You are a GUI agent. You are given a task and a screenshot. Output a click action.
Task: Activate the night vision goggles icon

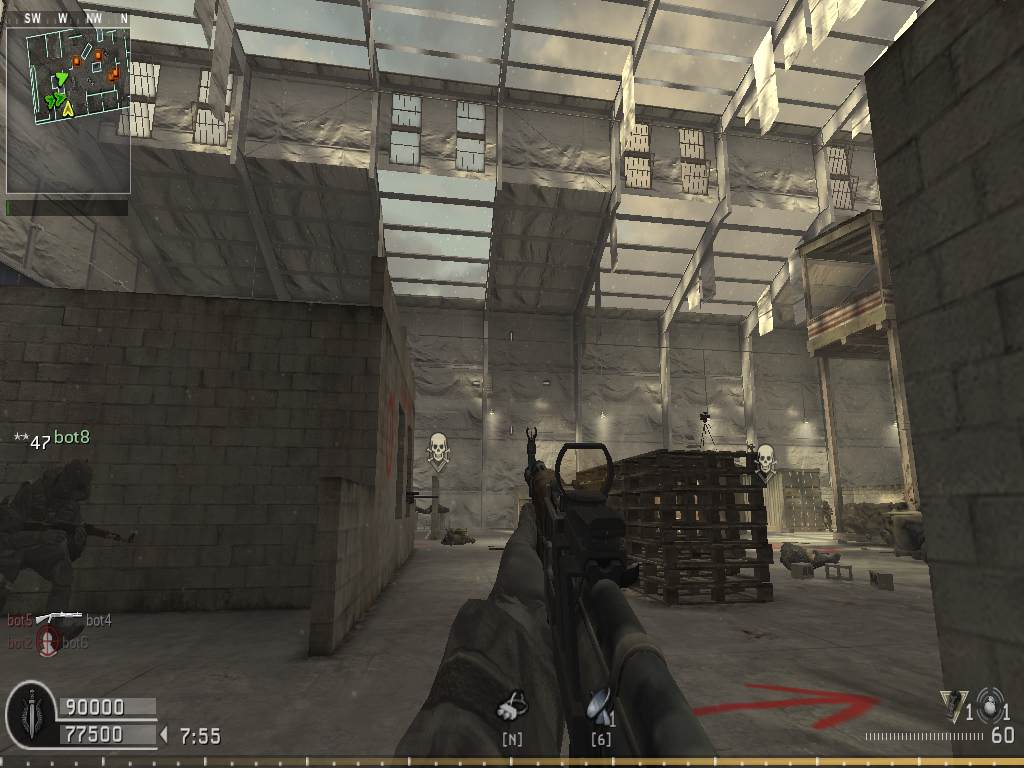point(513,706)
